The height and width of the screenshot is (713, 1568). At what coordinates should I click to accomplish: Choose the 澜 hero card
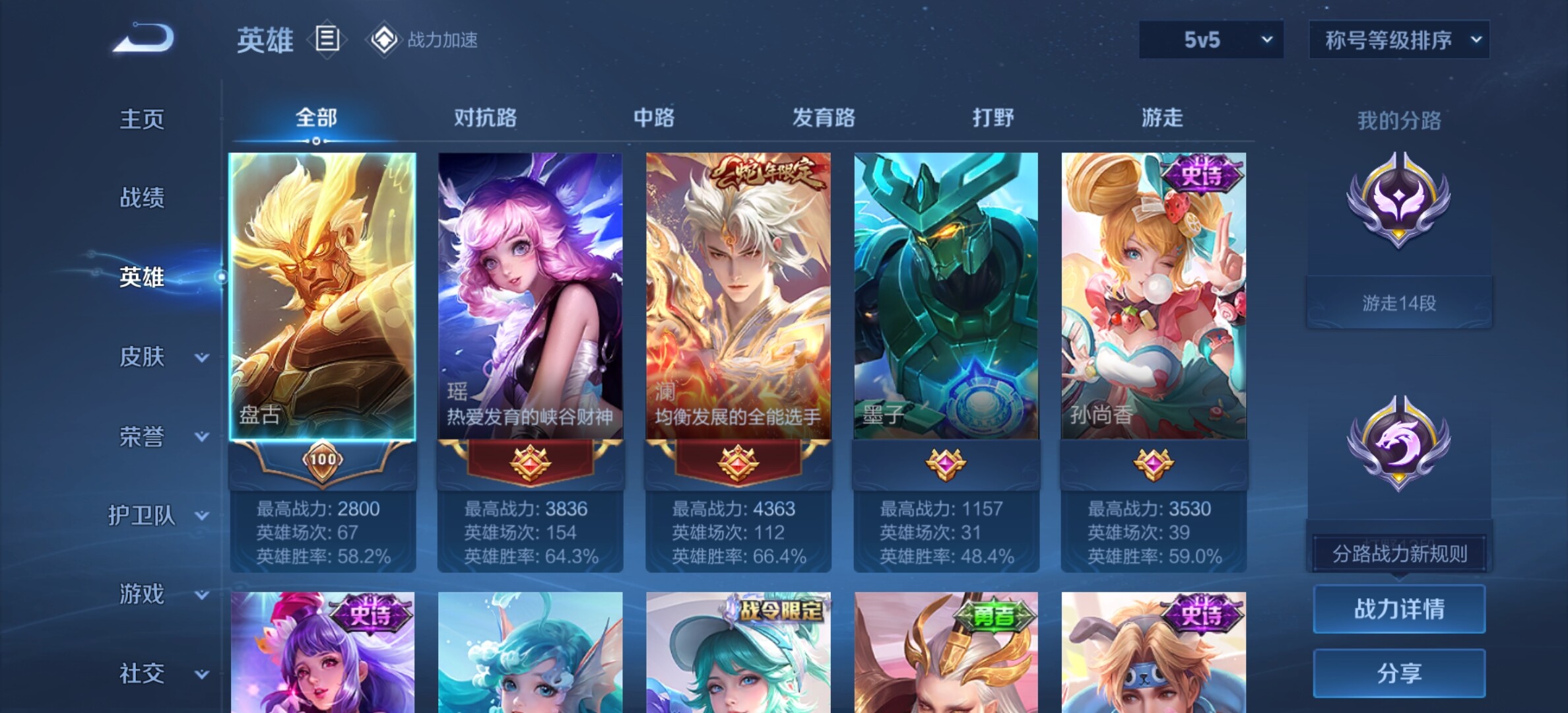pos(738,297)
